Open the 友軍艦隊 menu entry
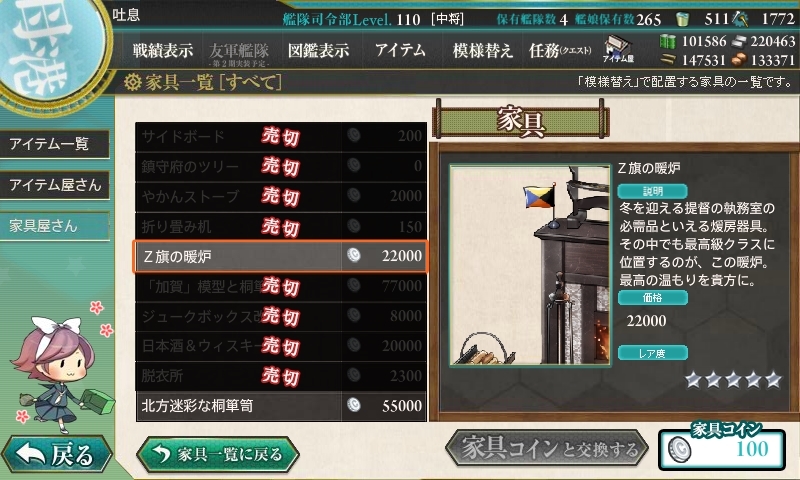The height and width of the screenshot is (480, 800). pos(239,50)
